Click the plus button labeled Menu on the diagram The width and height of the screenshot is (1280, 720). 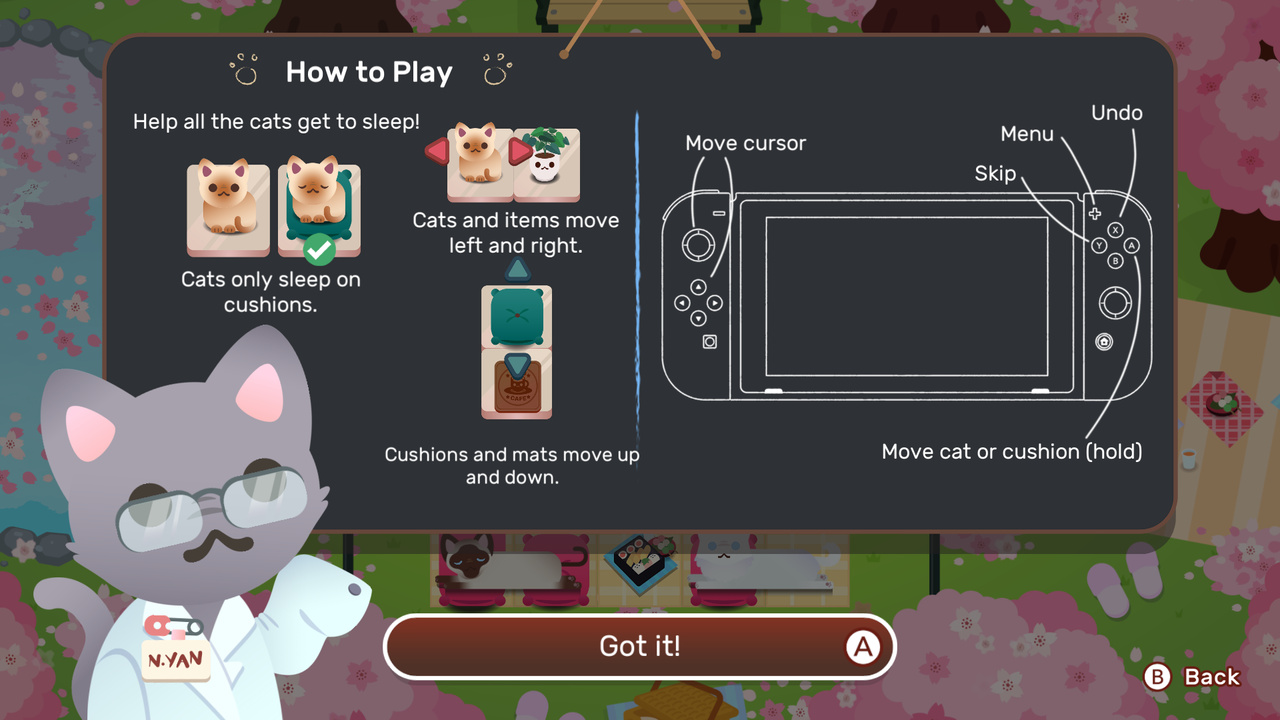point(1095,212)
